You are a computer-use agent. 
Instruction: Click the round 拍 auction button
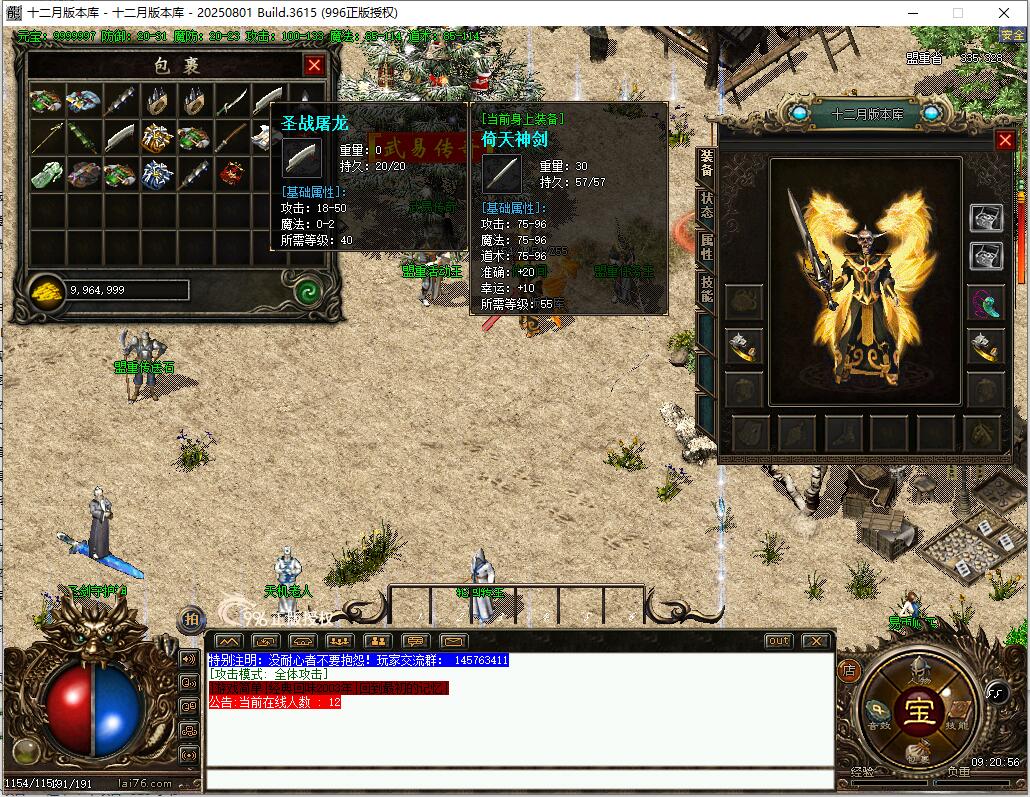190,620
